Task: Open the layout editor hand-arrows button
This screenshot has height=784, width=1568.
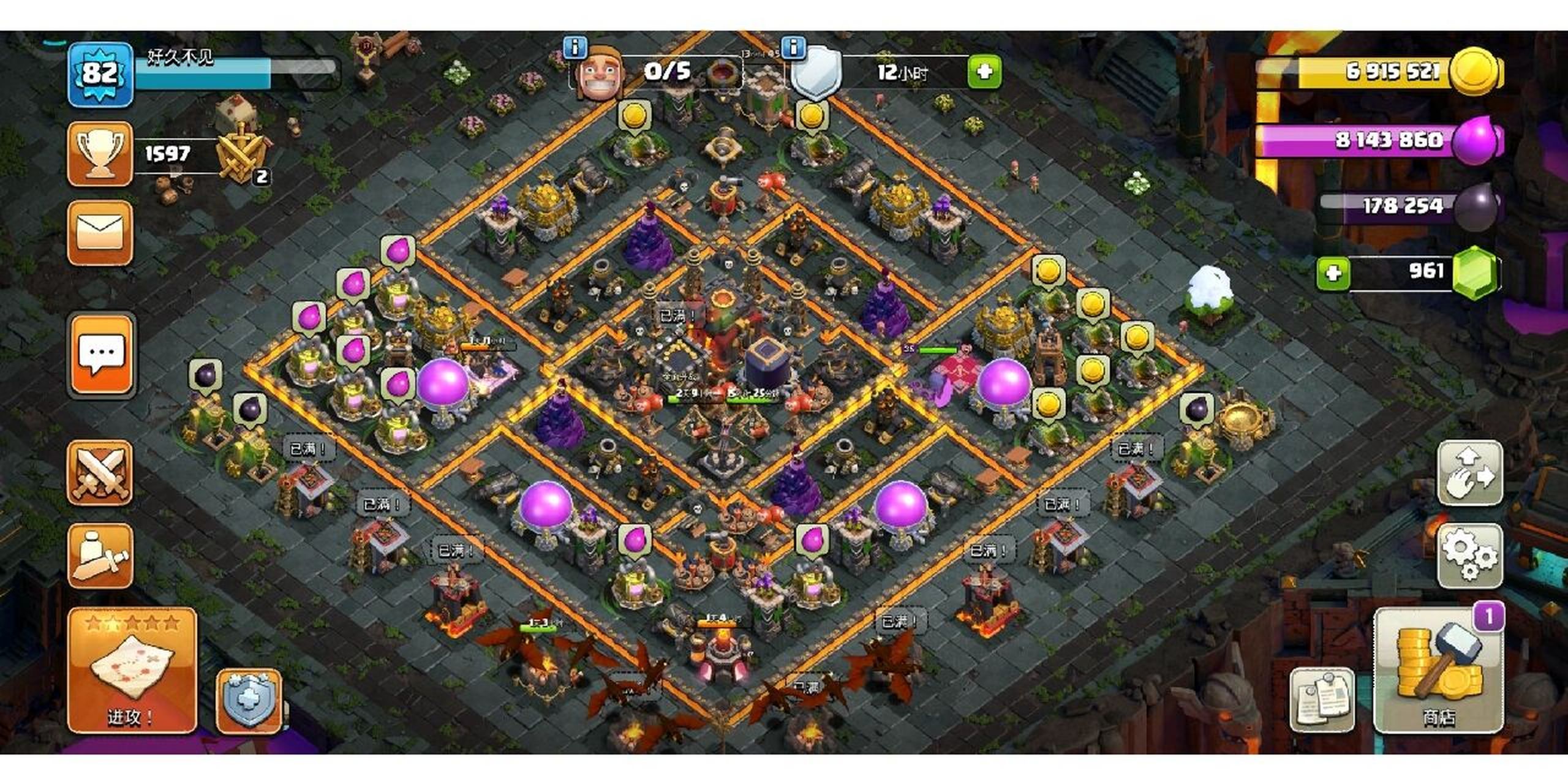Action: (x=1469, y=473)
